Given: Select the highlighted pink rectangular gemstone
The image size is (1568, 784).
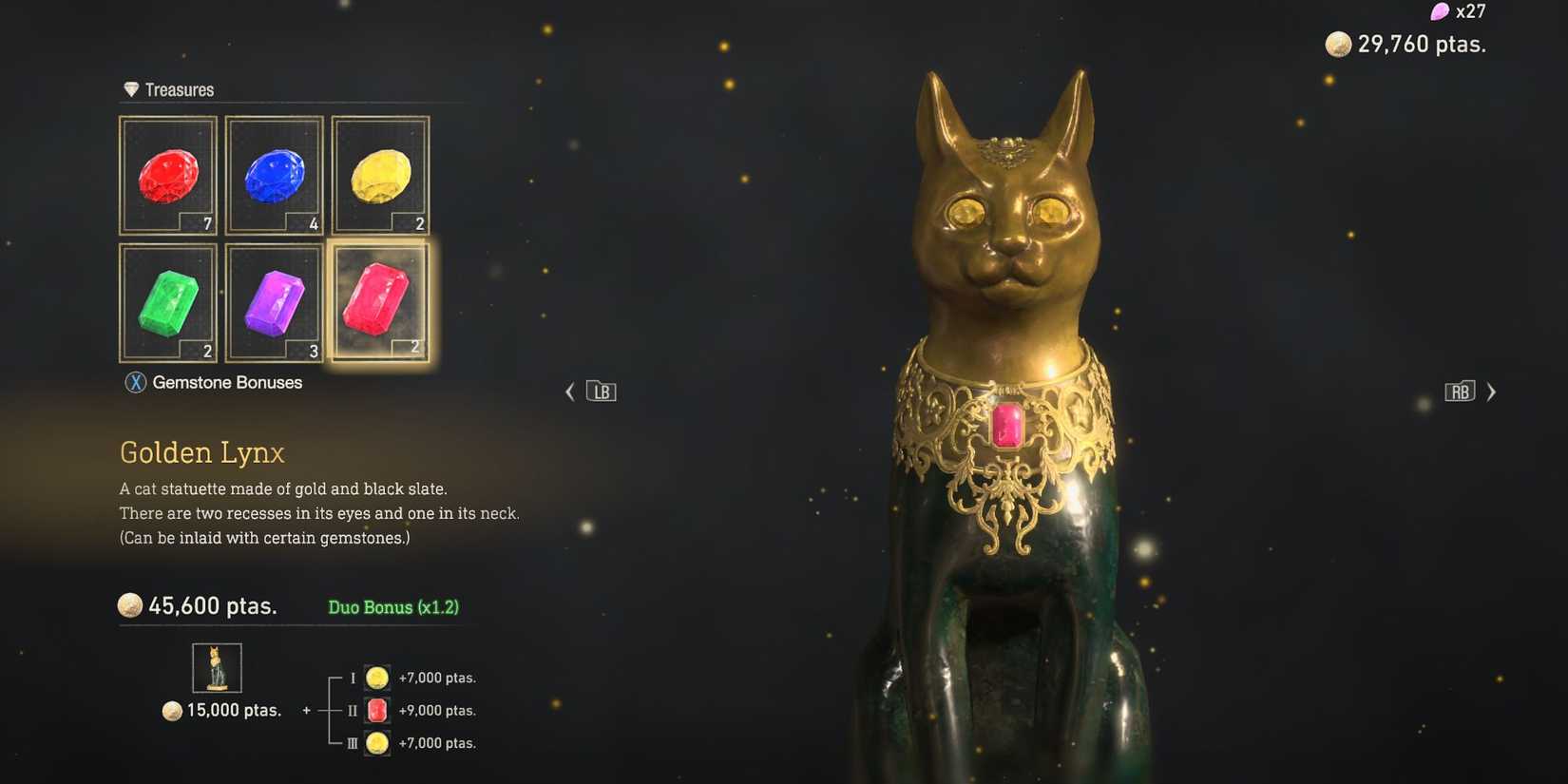Looking at the screenshot, I should (x=380, y=302).
